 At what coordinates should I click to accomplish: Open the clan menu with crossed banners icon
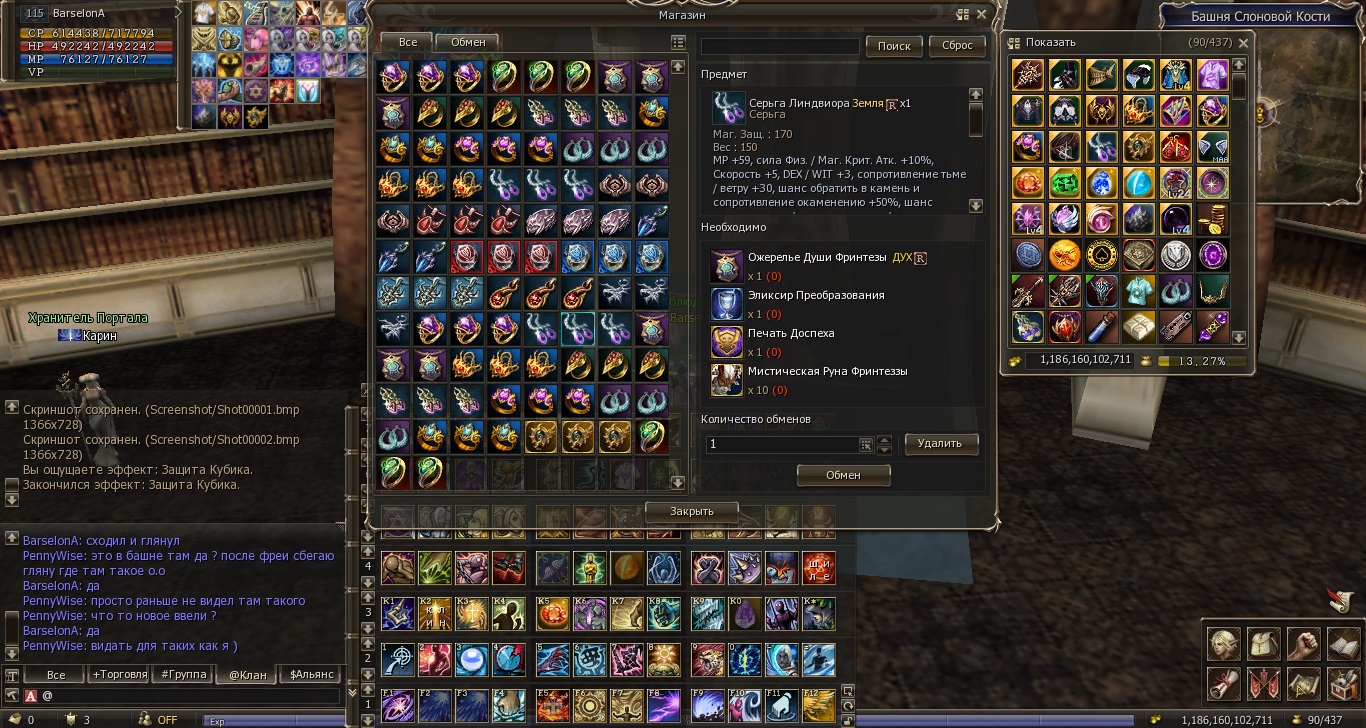[1264, 685]
